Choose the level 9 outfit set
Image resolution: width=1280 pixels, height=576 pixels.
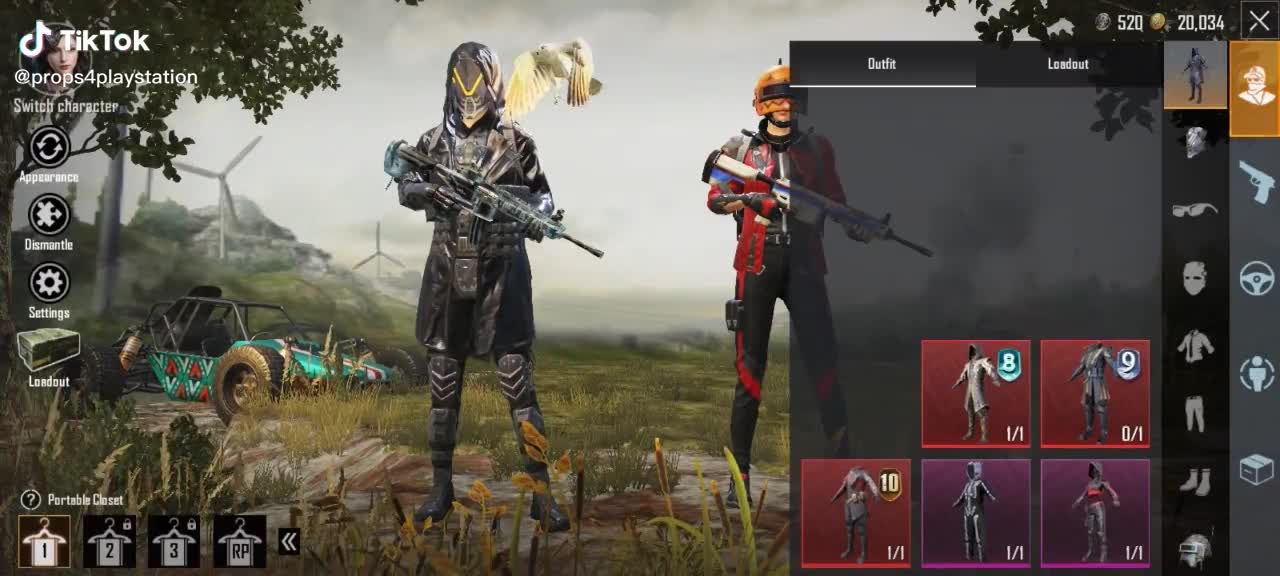pyautogui.click(x=1095, y=393)
